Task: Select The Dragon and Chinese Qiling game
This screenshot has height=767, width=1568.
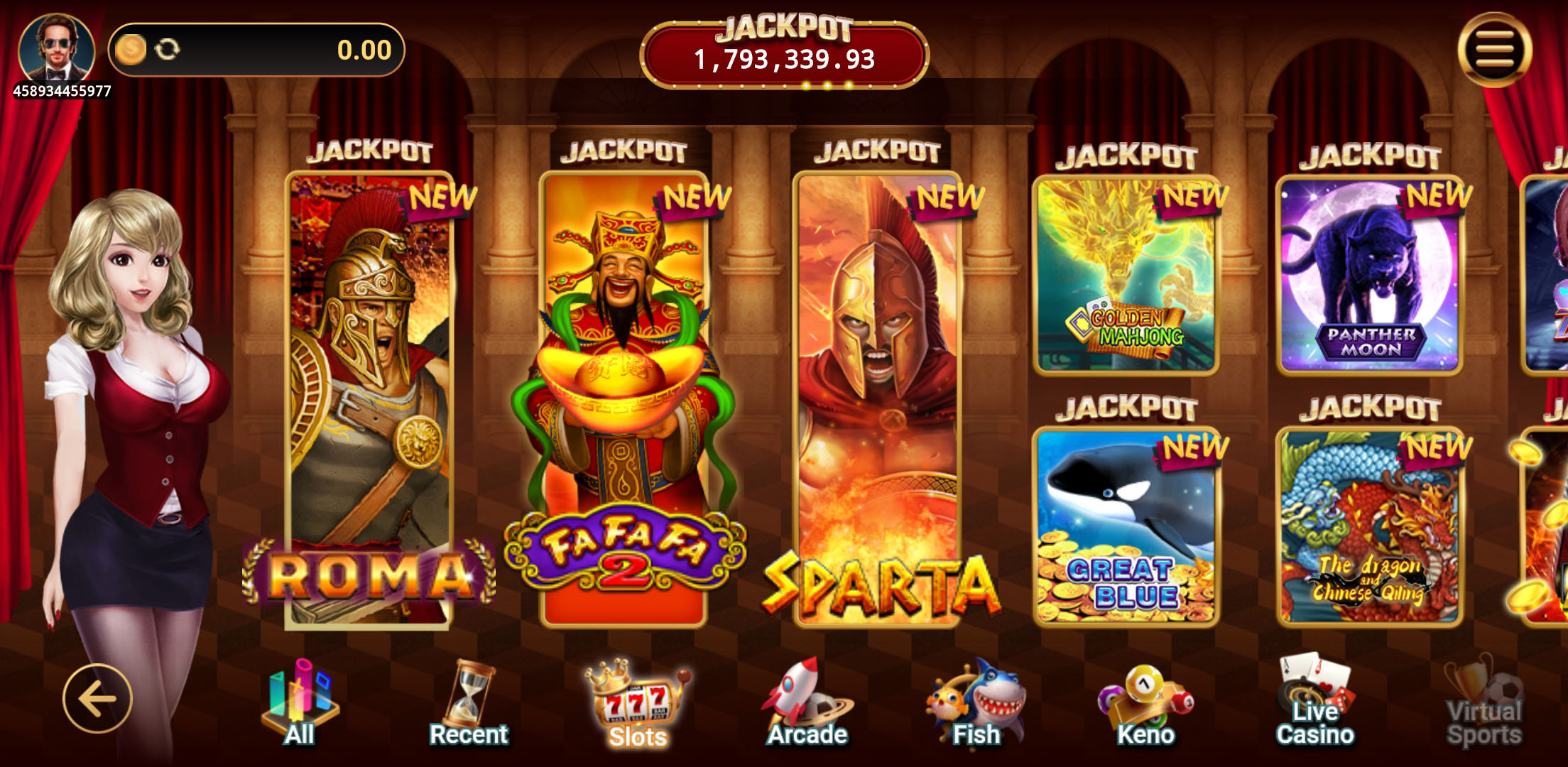Action: pyautogui.click(x=1370, y=526)
